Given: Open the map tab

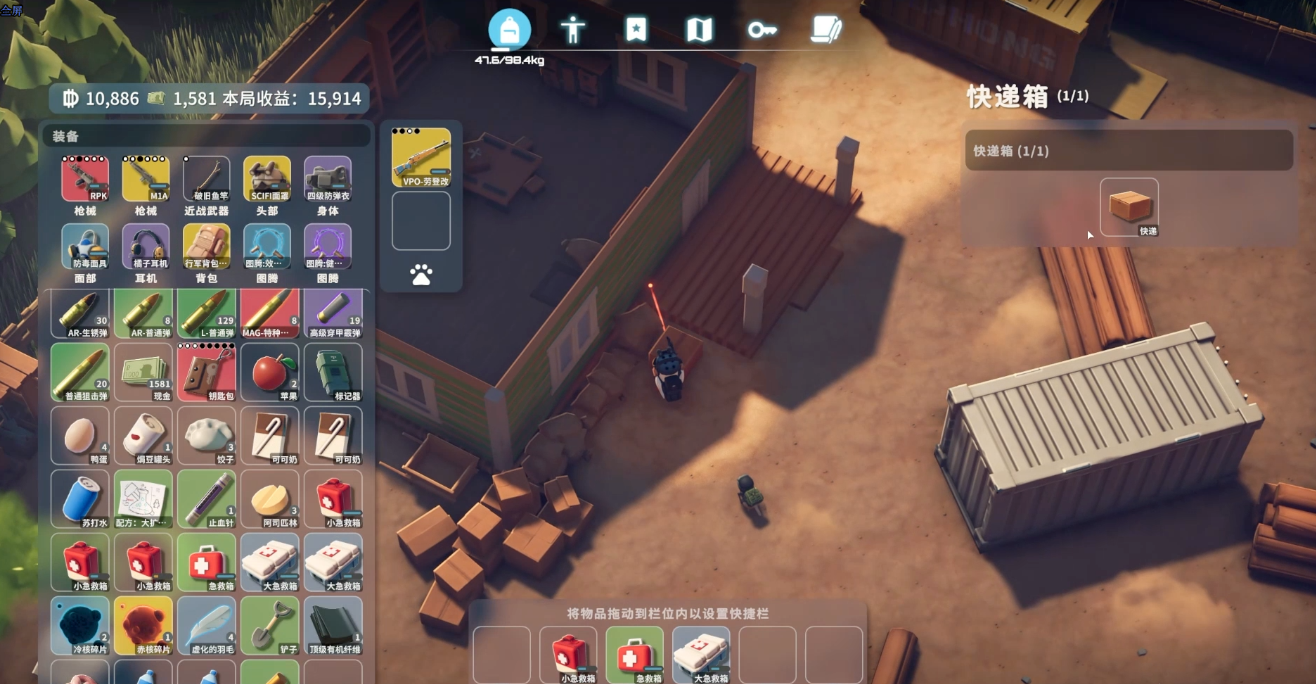Looking at the screenshot, I should coord(699,30).
